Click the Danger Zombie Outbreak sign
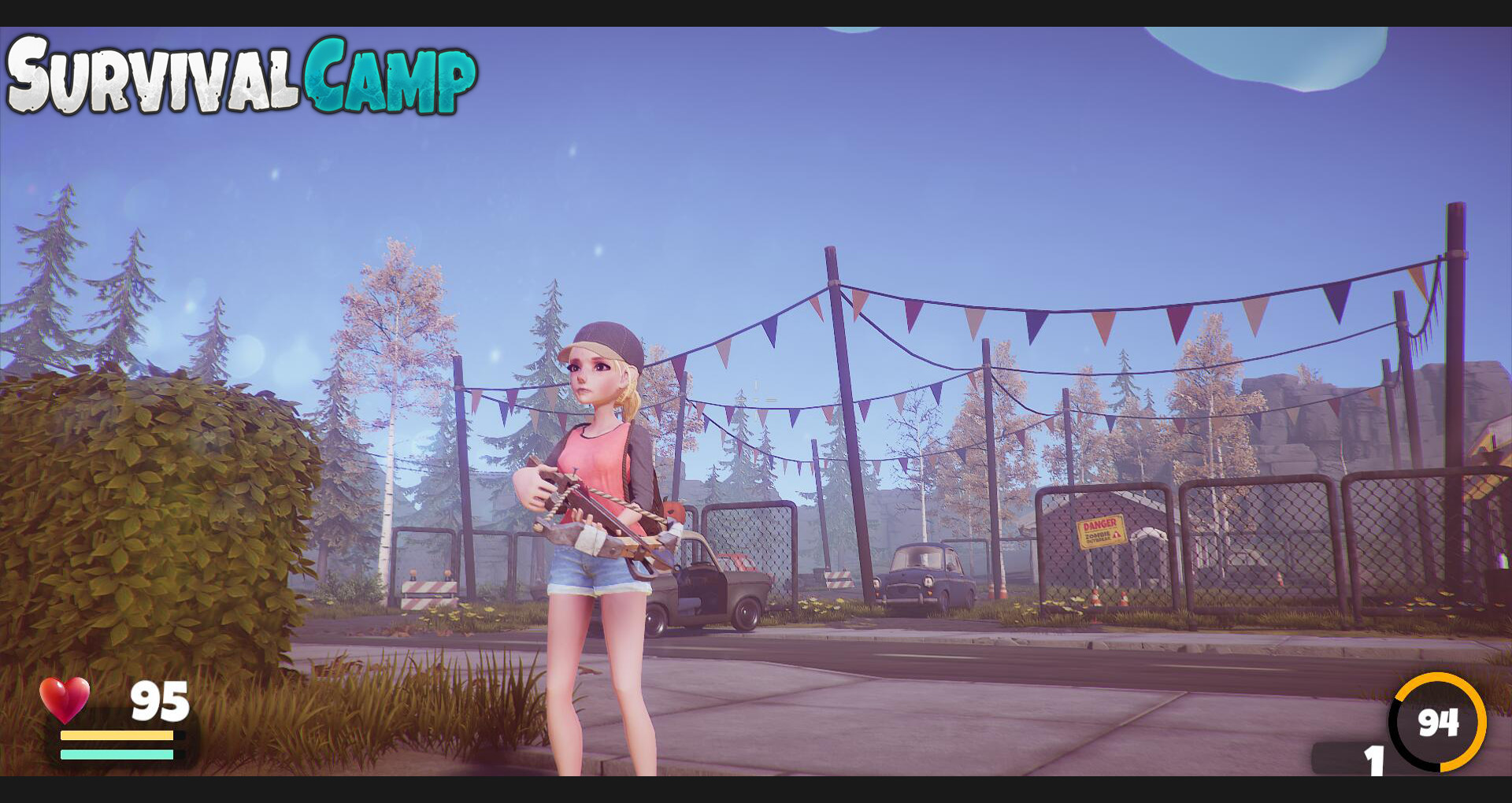The image size is (1512, 803). pyautogui.click(x=1102, y=529)
